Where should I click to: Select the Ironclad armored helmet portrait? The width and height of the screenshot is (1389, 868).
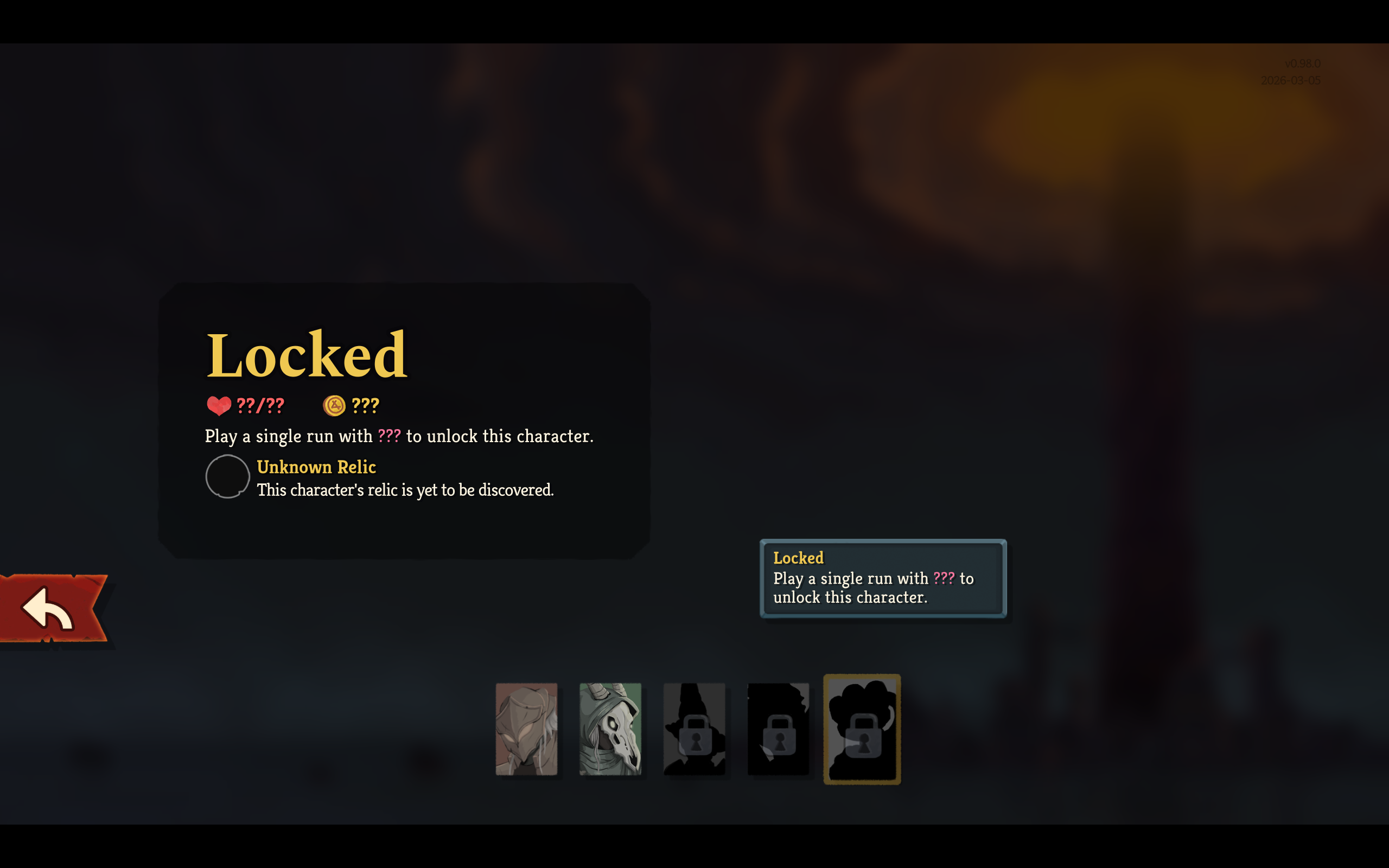click(526, 729)
